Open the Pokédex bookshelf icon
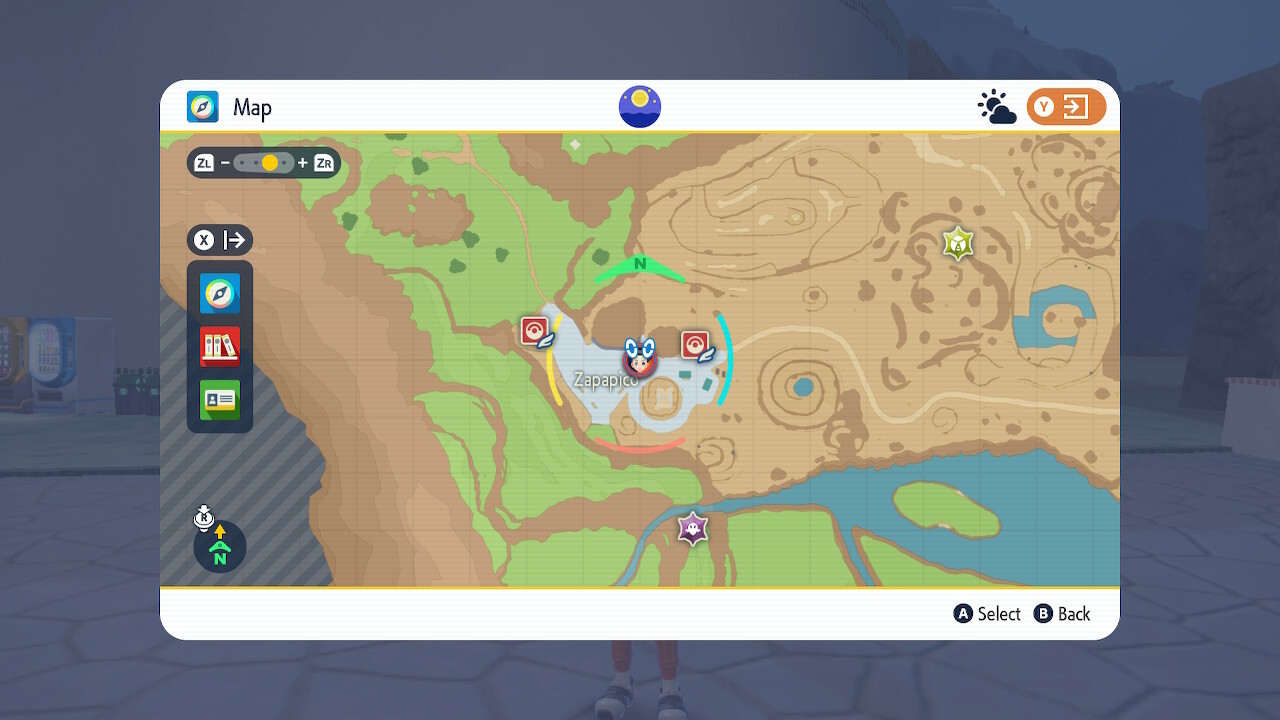The image size is (1280, 720). tap(220, 347)
